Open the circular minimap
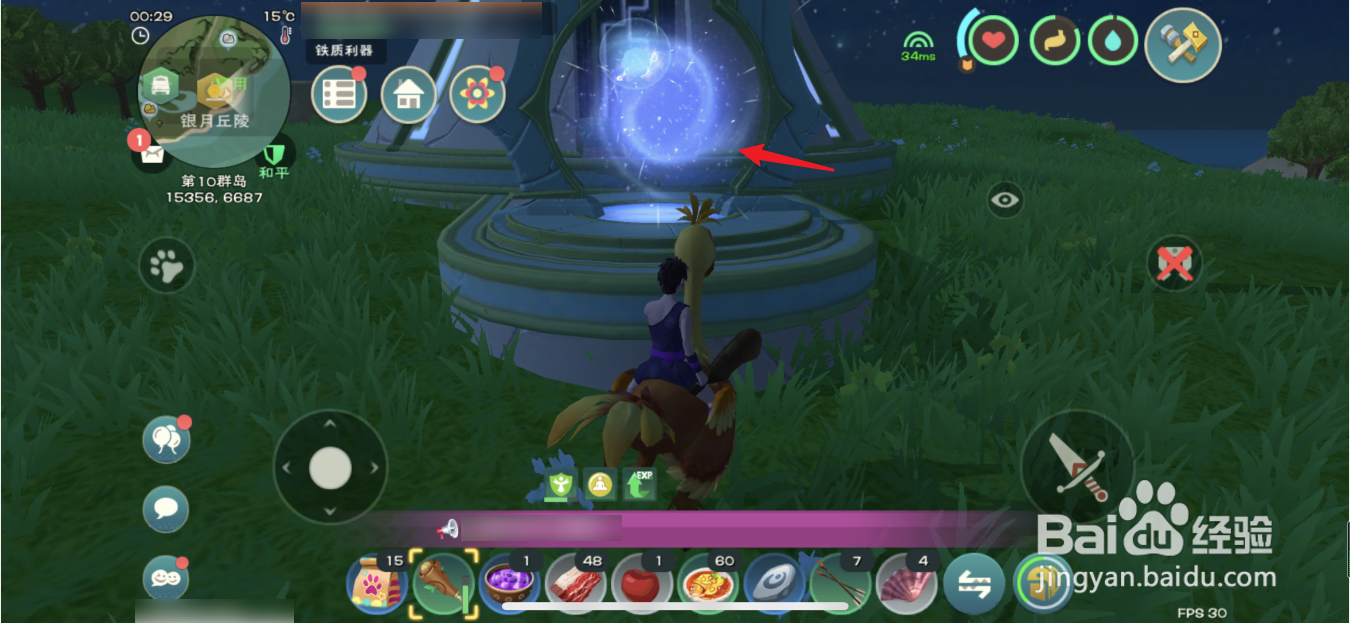Viewport: 1350px width, 623px height. tap(214, 91)
